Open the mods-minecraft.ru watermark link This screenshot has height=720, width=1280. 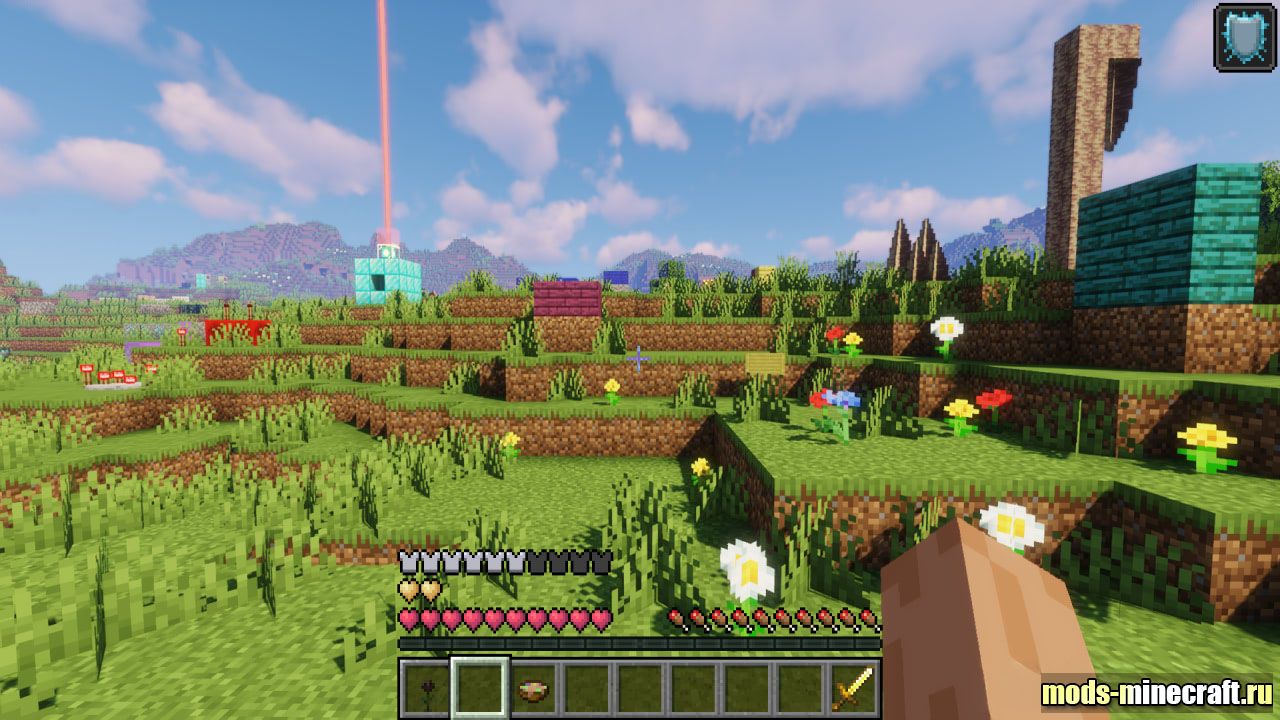pos(1157,692)
